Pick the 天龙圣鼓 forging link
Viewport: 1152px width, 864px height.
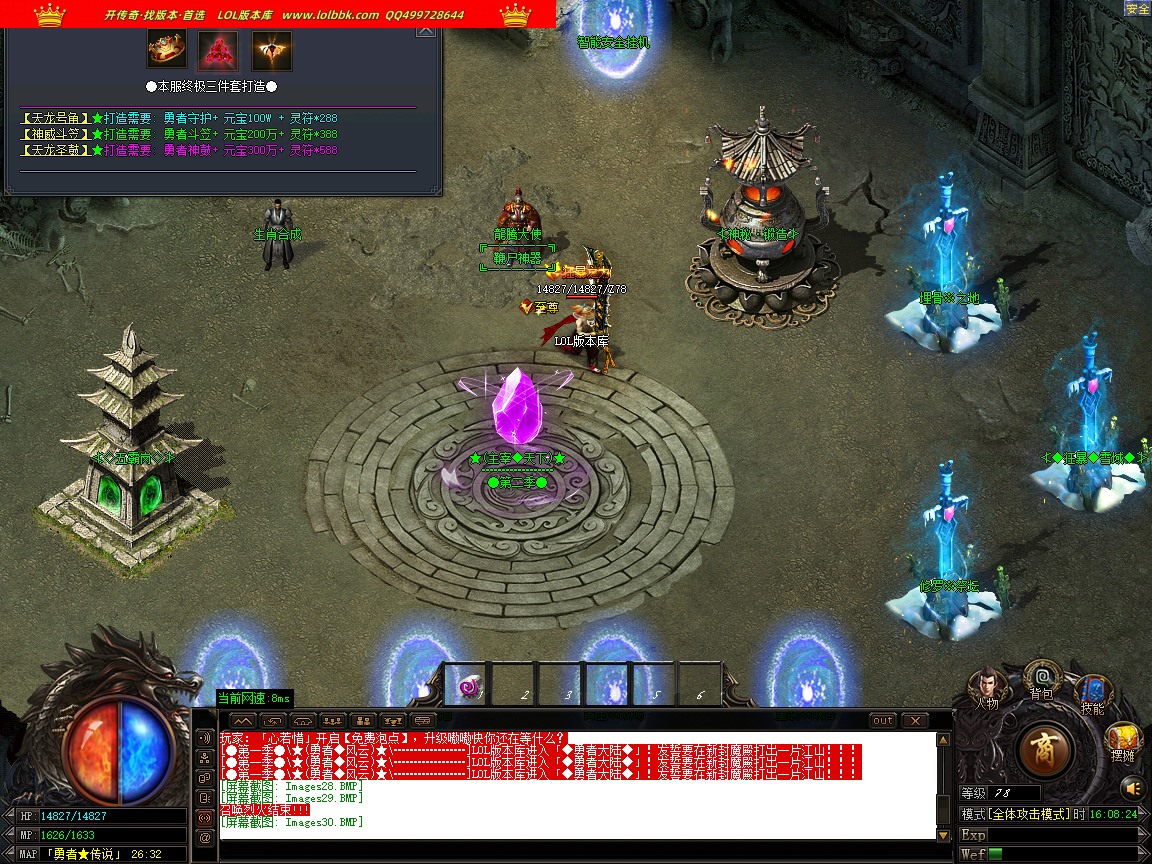(x=56, y=150)
